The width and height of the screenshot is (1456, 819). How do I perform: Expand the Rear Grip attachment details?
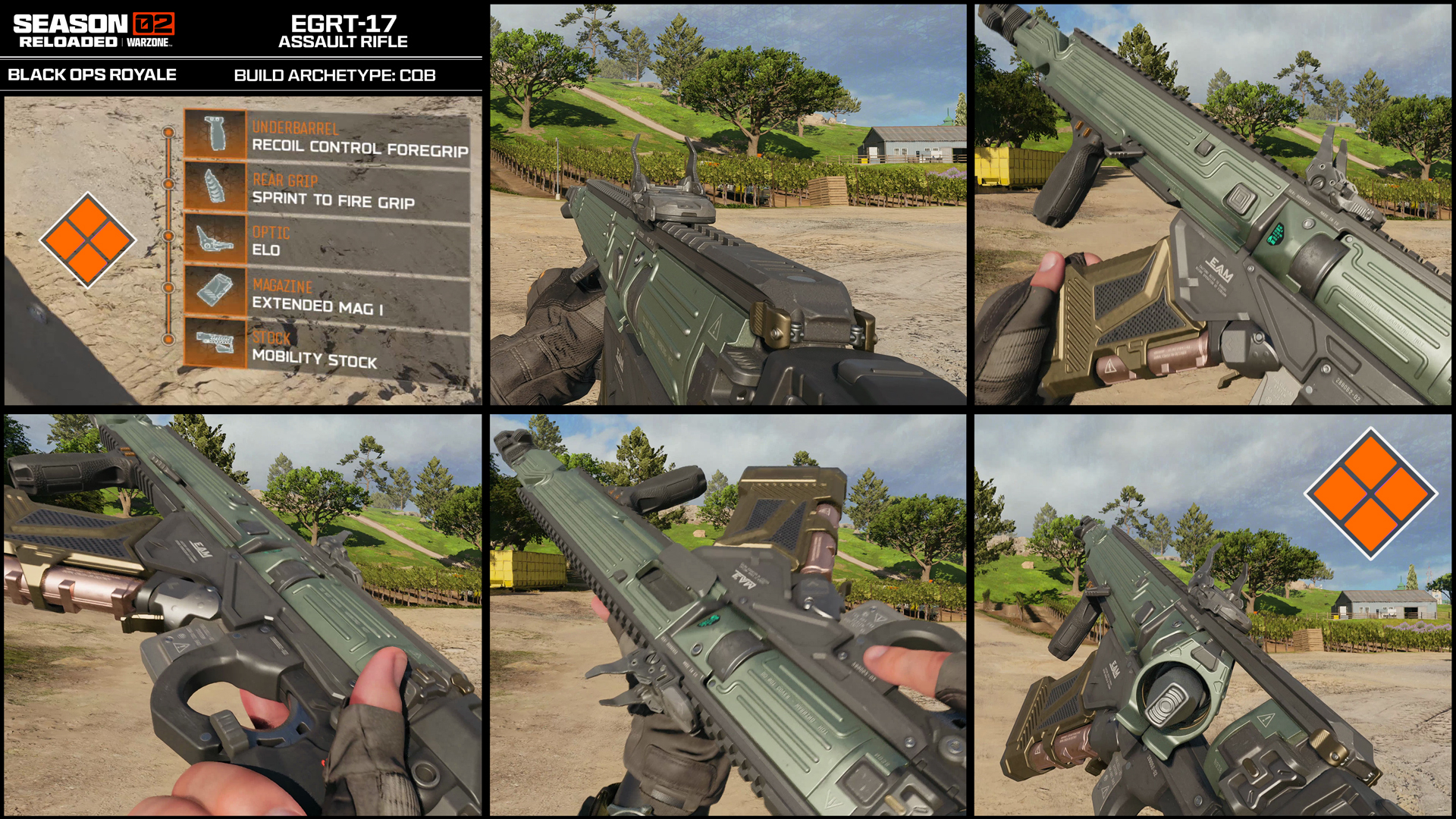click(x=334, y=190)
